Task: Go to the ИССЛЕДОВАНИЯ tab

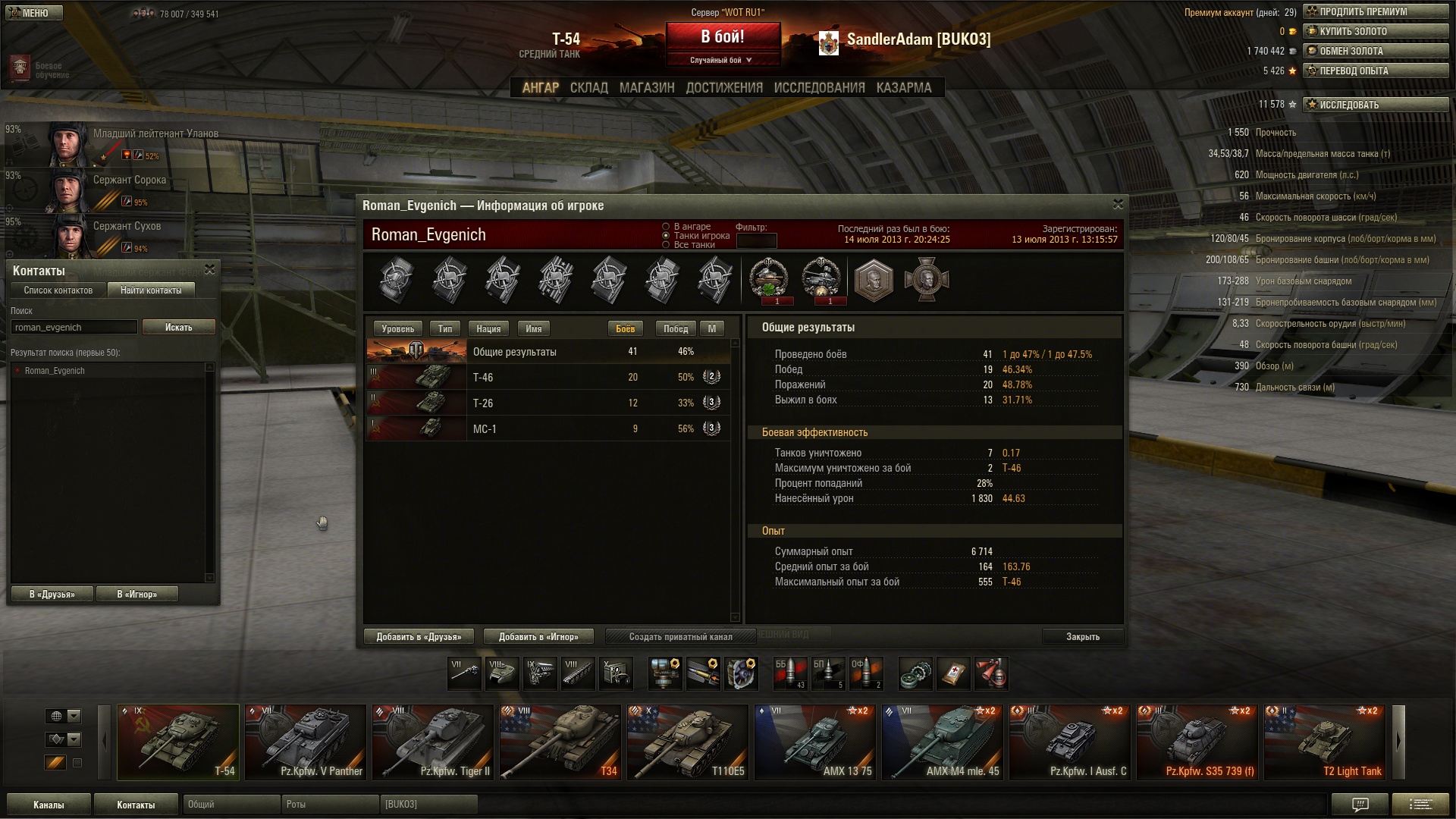Action: [819, 88]
